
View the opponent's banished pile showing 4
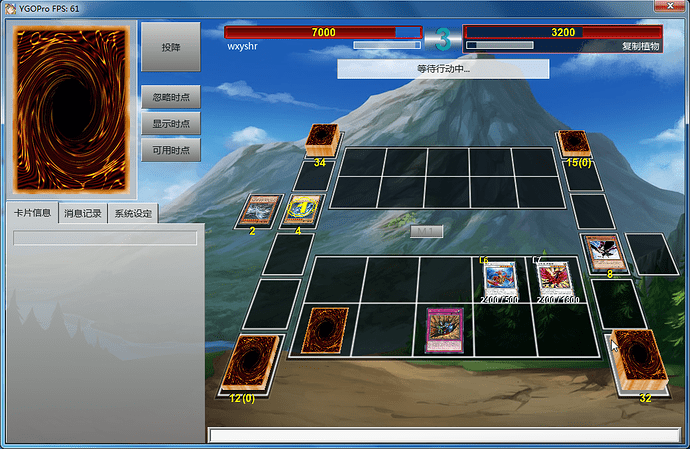[x=302, y=209]
